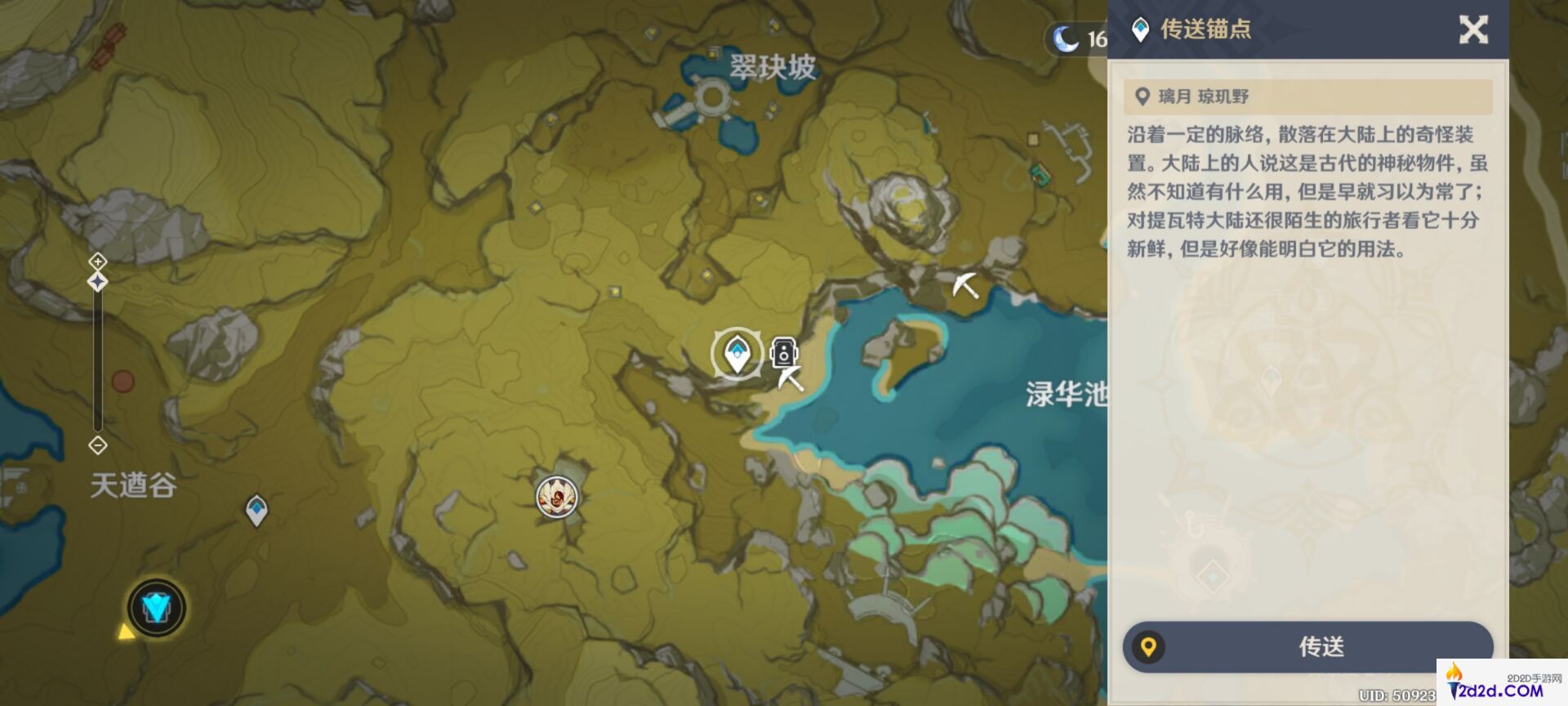Click the plus icon to zoom in the map
The width and height of the screenshot is (1568, 706).
(x=98, y=261)
